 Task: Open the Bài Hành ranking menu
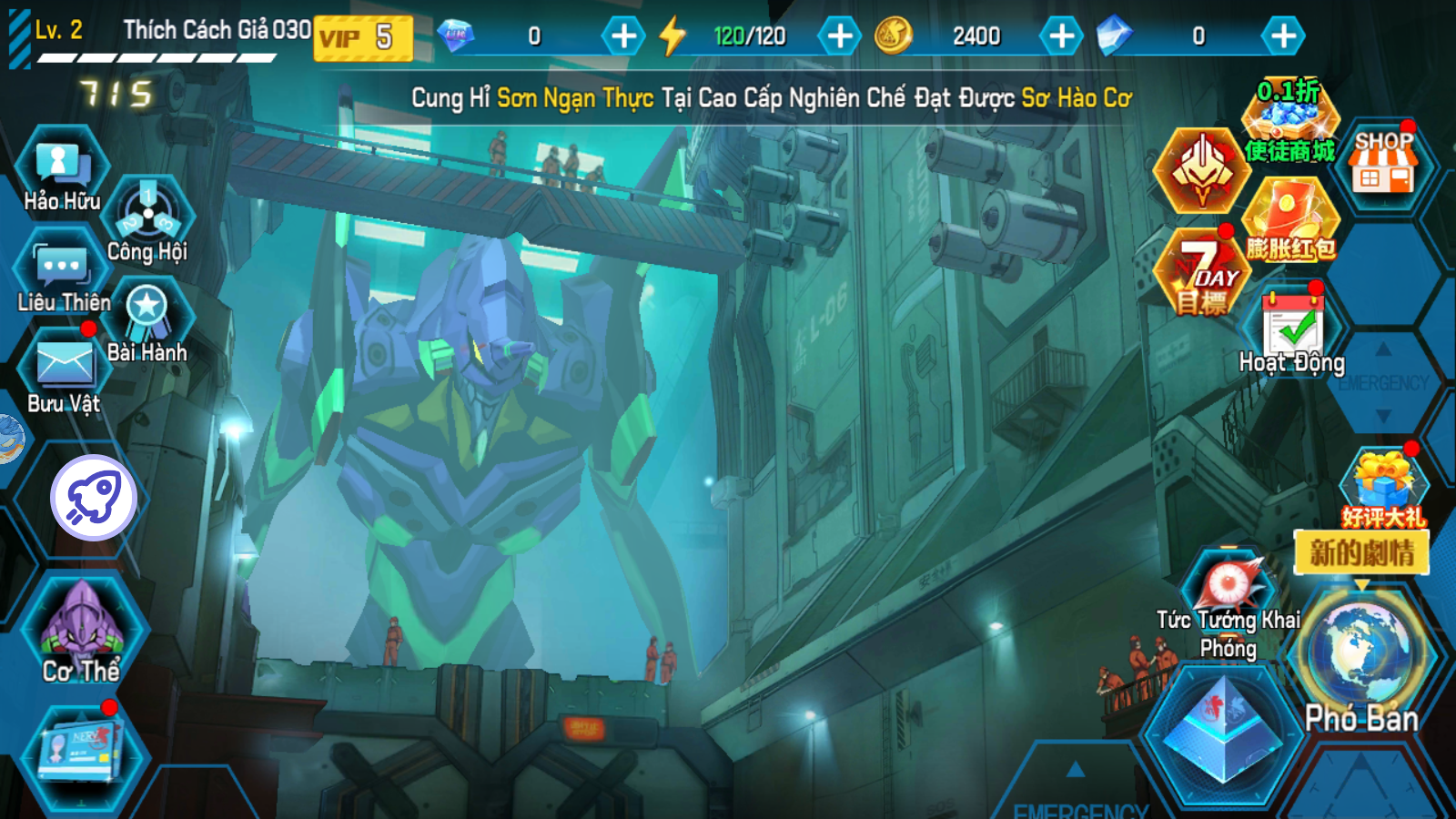147,317
